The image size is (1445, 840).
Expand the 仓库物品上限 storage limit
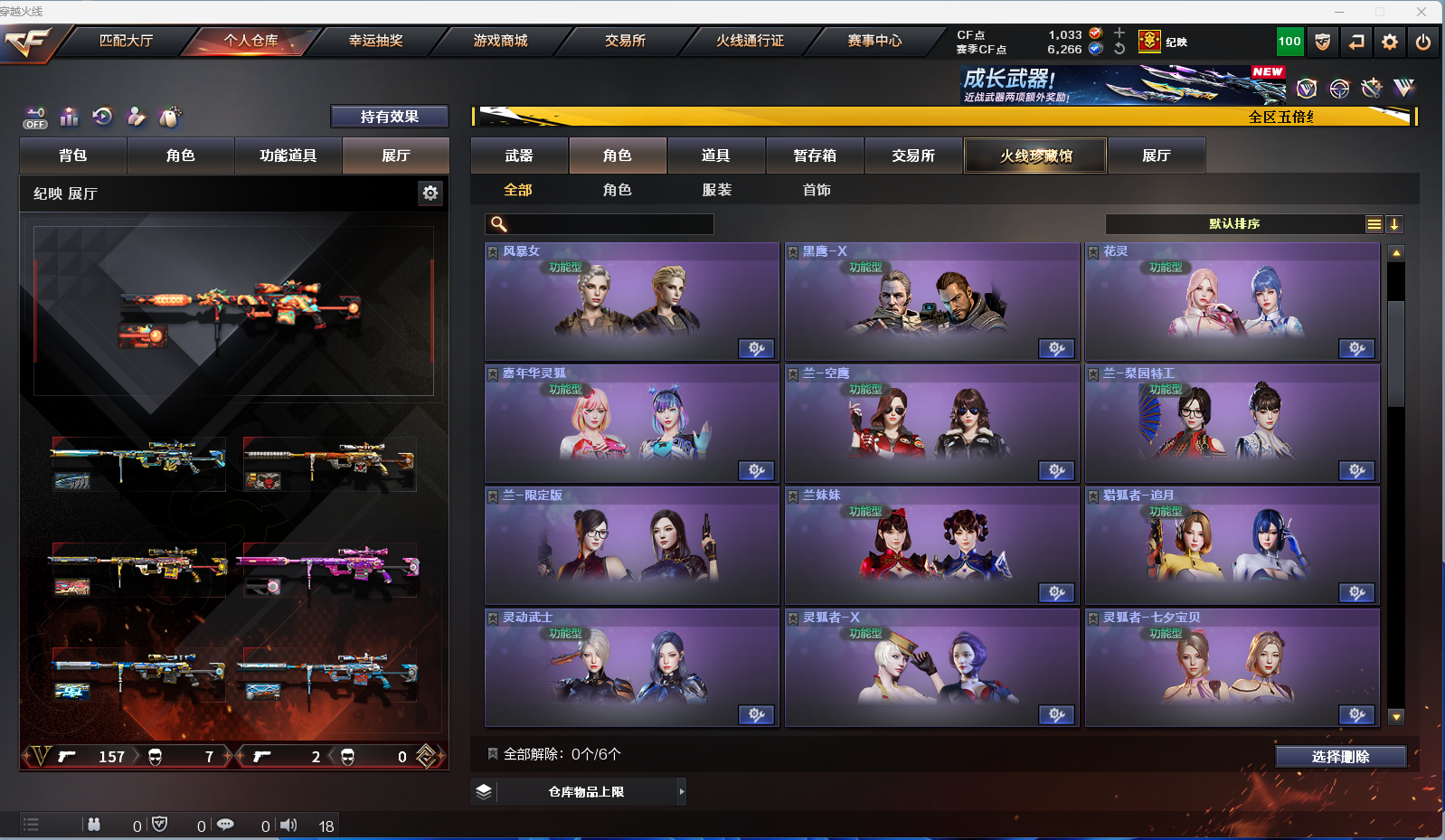click(x=682, y=792)
